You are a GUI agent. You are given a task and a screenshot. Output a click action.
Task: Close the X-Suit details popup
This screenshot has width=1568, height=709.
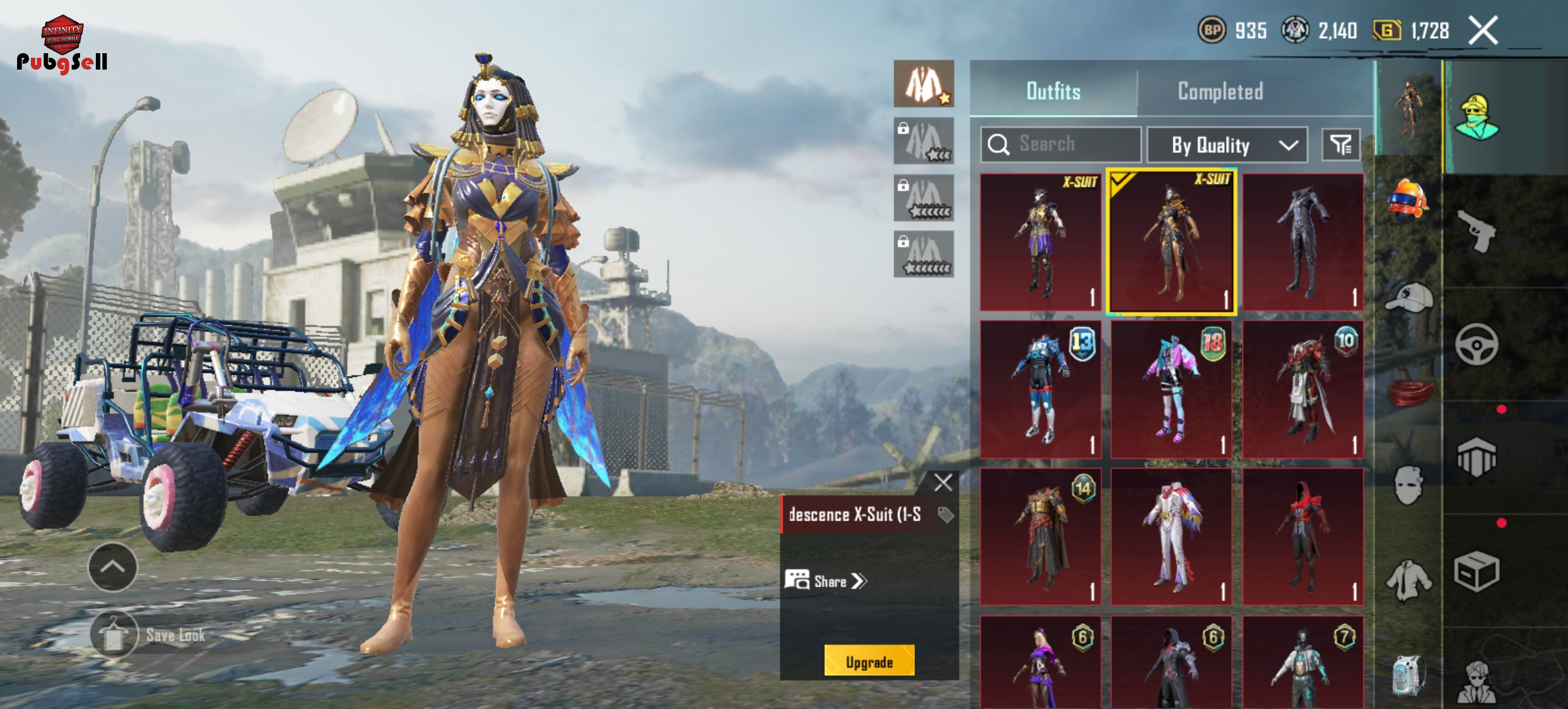pyautogui.click(x=943, y=483)
